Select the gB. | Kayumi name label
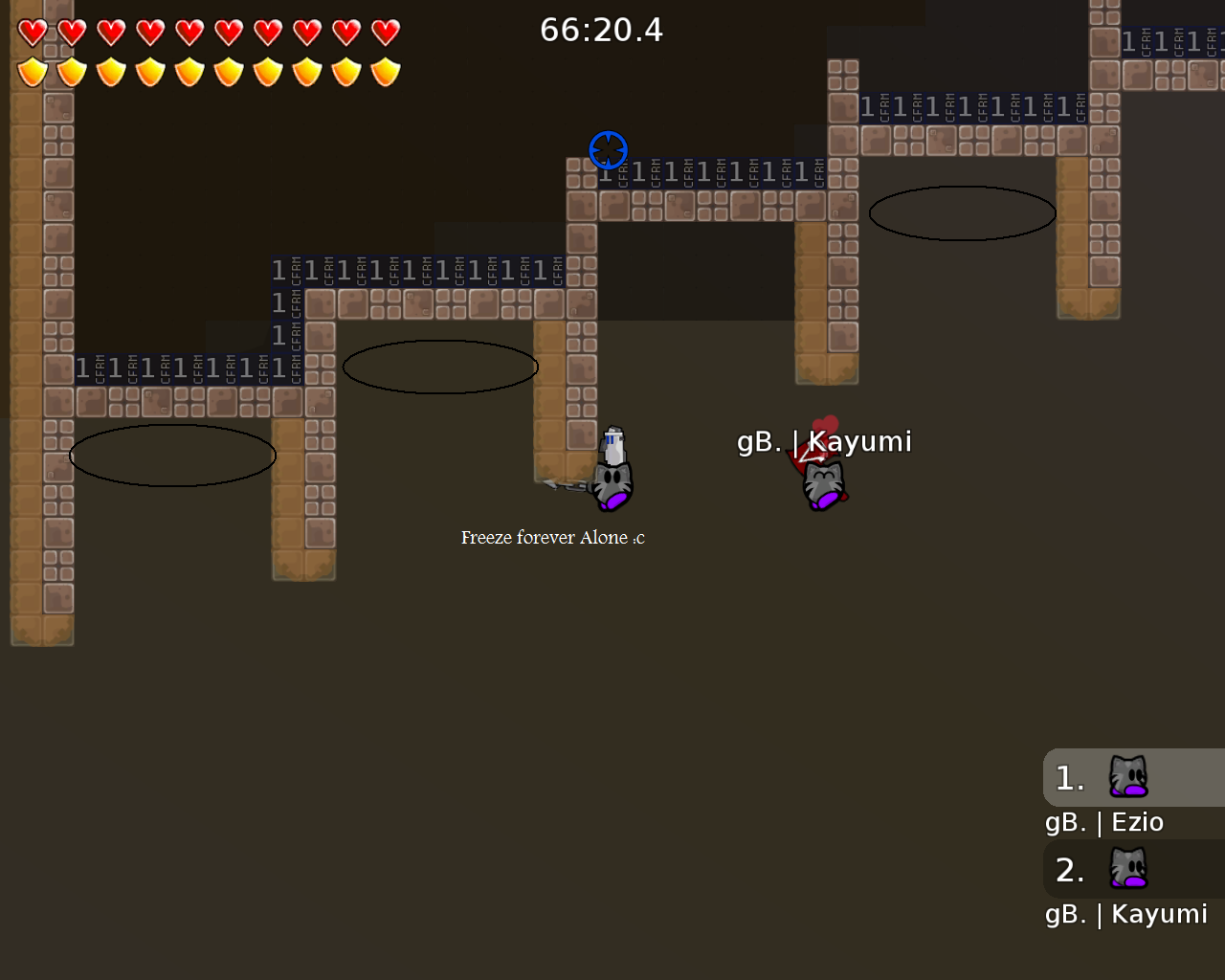1225x980 pixels. (x=825, y=441)
